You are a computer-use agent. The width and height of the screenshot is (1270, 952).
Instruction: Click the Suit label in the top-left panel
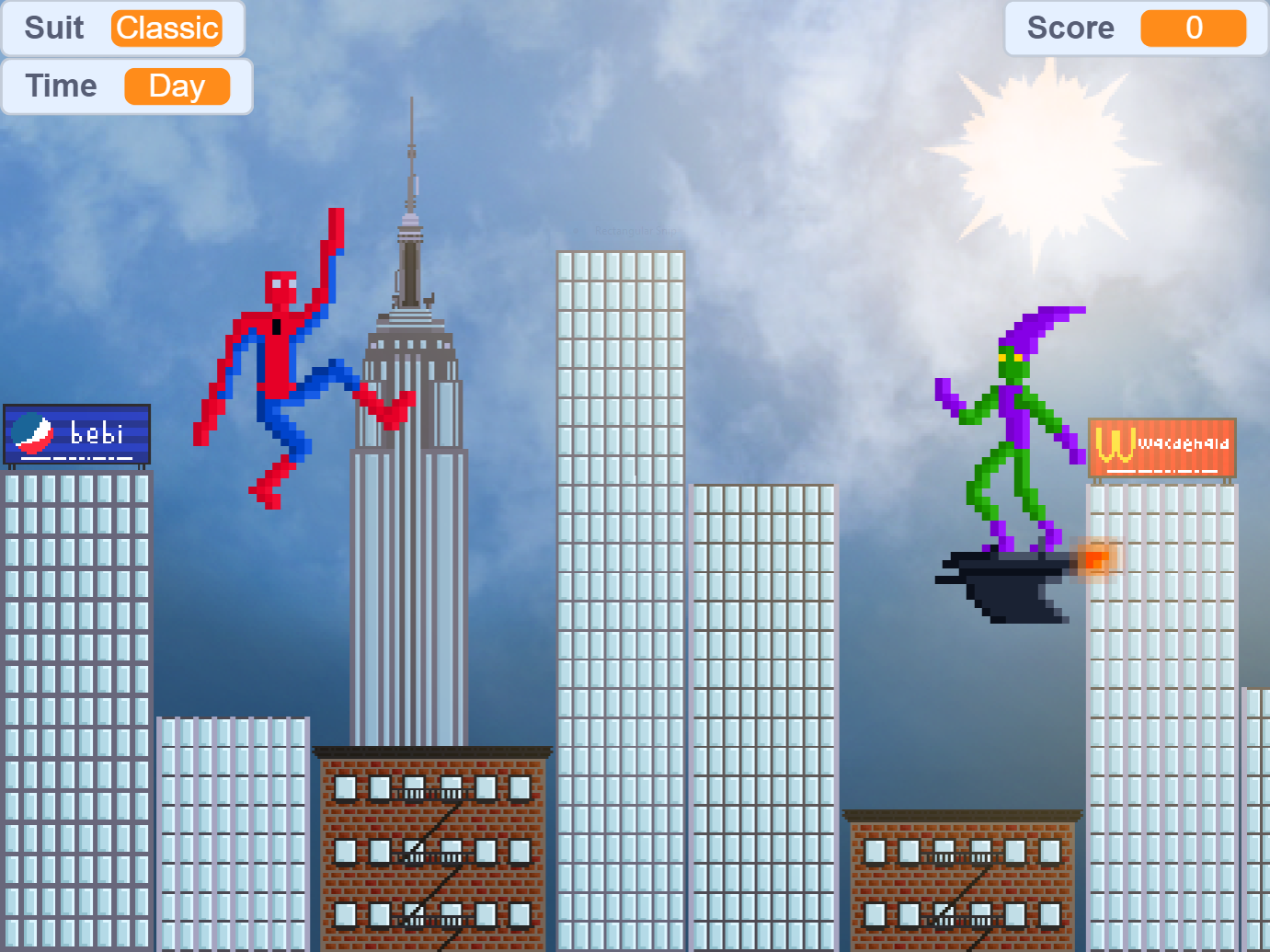[53, 29]
